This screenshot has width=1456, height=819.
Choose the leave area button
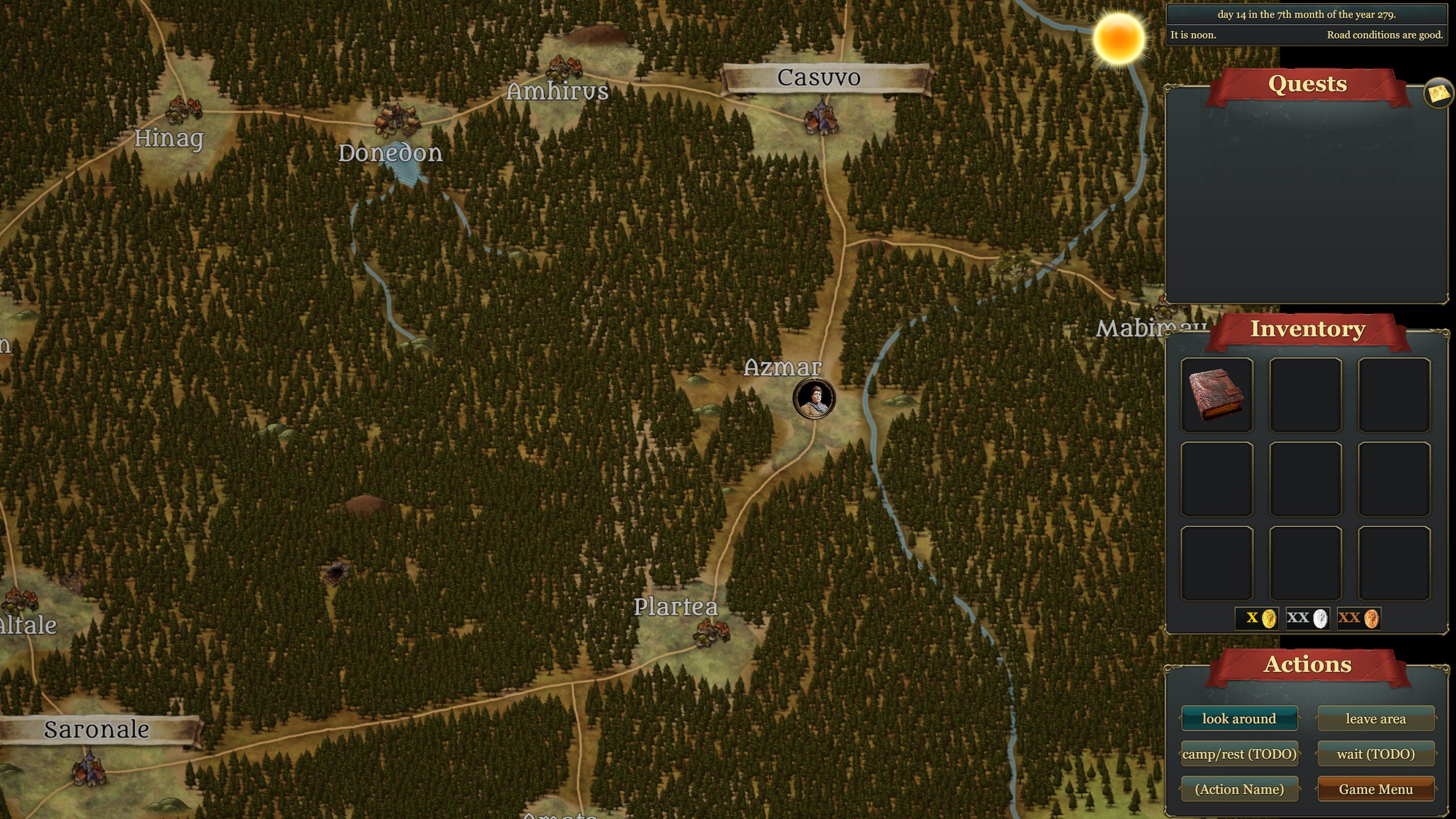(x=1375, y=718)
